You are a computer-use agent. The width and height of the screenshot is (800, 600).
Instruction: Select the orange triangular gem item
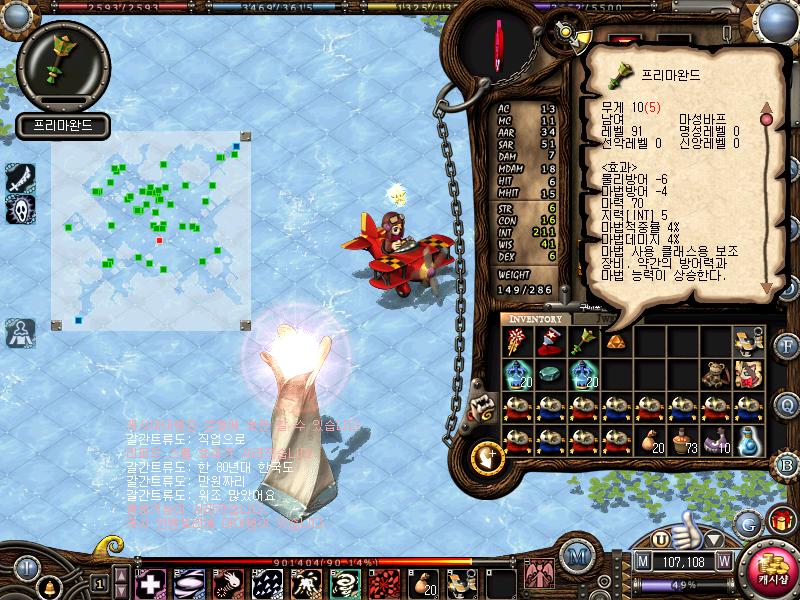[616, 342]
